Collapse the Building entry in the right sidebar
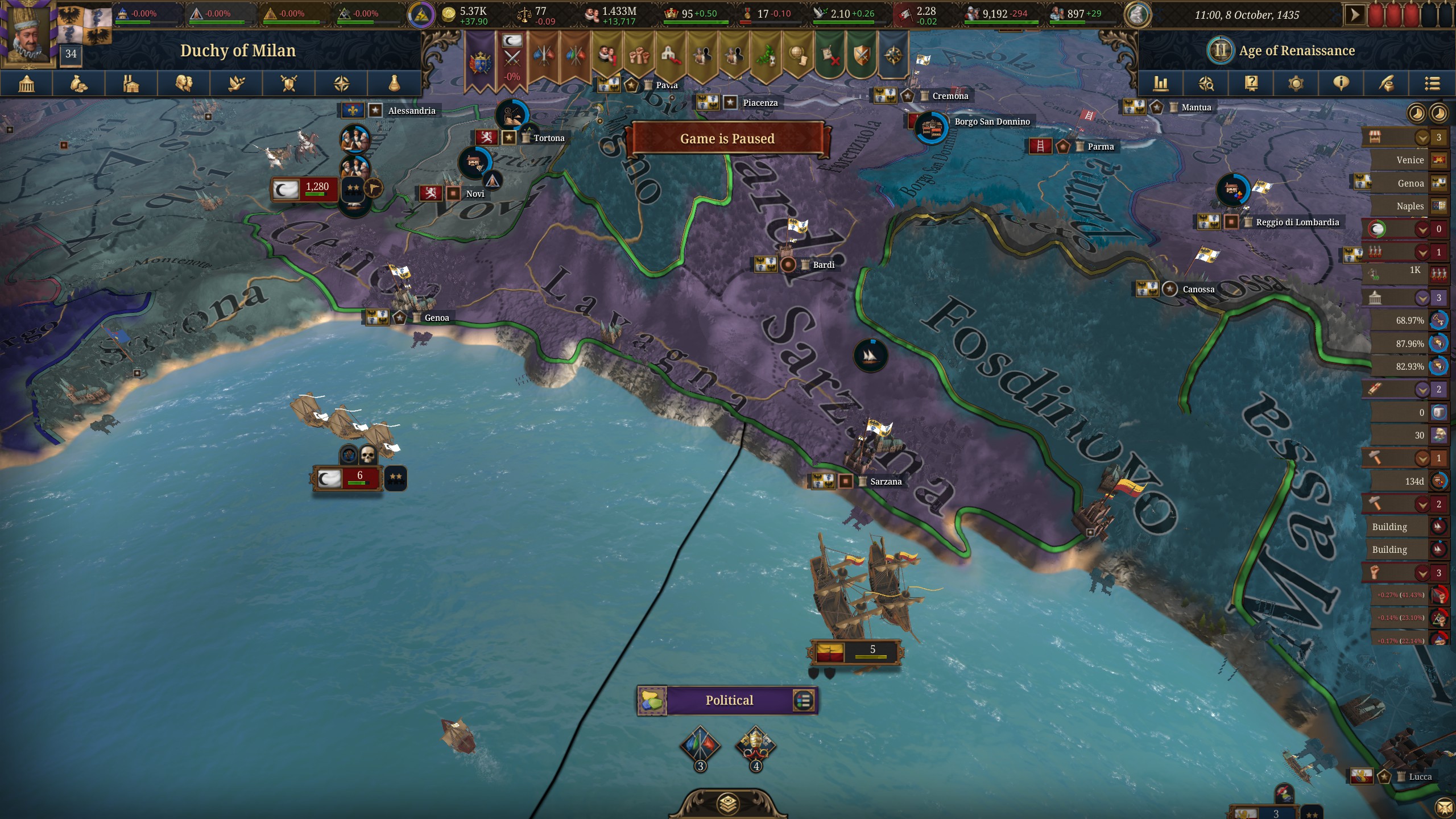Image resolution: width=1456 pixels, height=819 pixels. point(1390,527)
